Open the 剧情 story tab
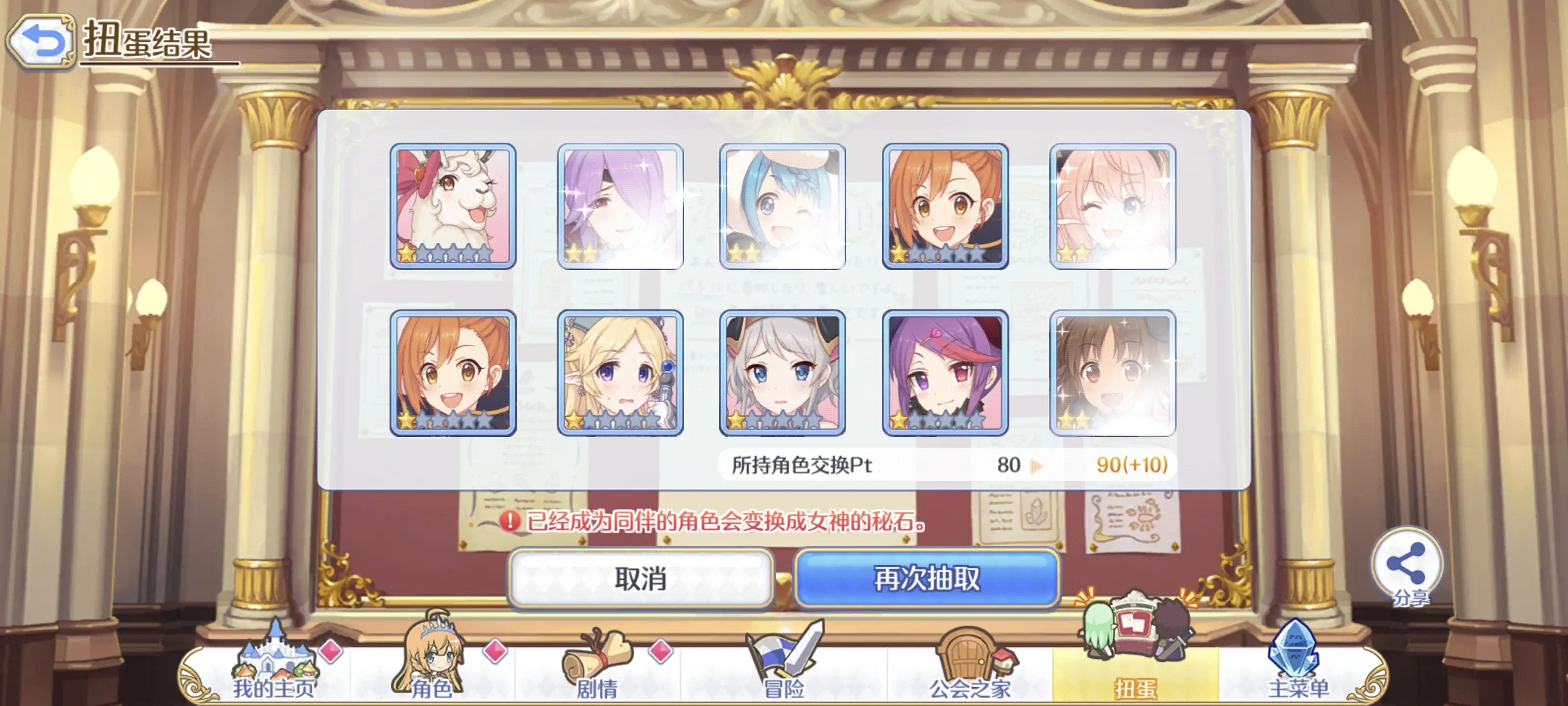The height and width of the screenshot is (706, 1568). (597, 670)
